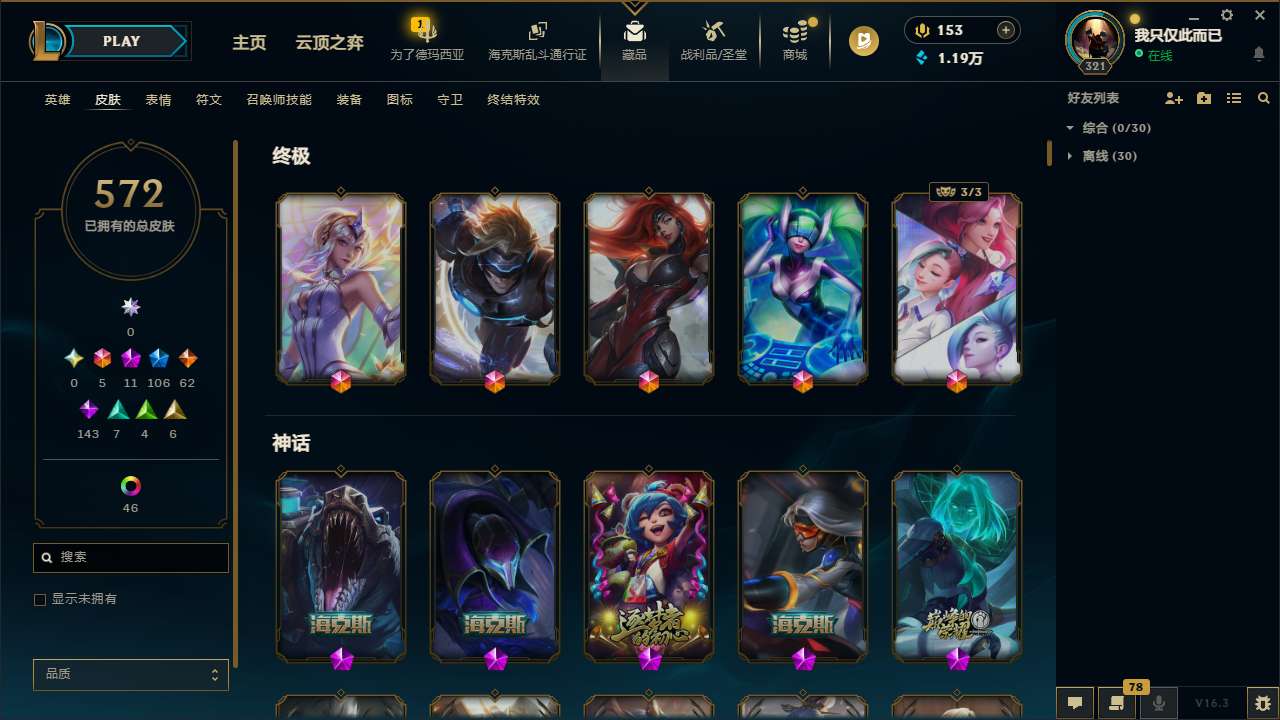This screenshot has width=1280, height=720.
Task: Open the 战利品/圣堂 loot icon
Action: [713, 40]
